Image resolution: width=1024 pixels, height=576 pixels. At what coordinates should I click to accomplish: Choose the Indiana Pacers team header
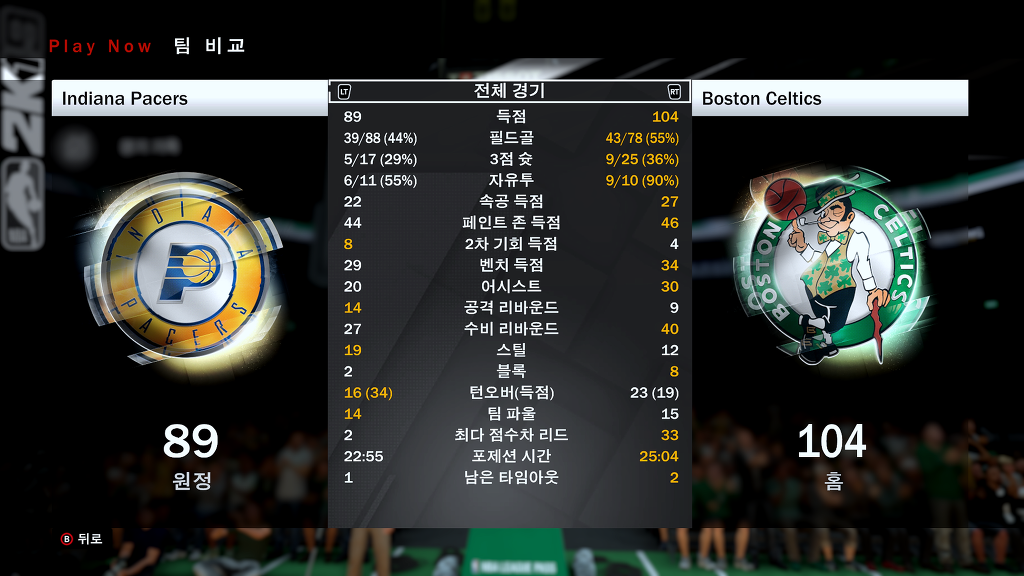[x=189, y=98]
